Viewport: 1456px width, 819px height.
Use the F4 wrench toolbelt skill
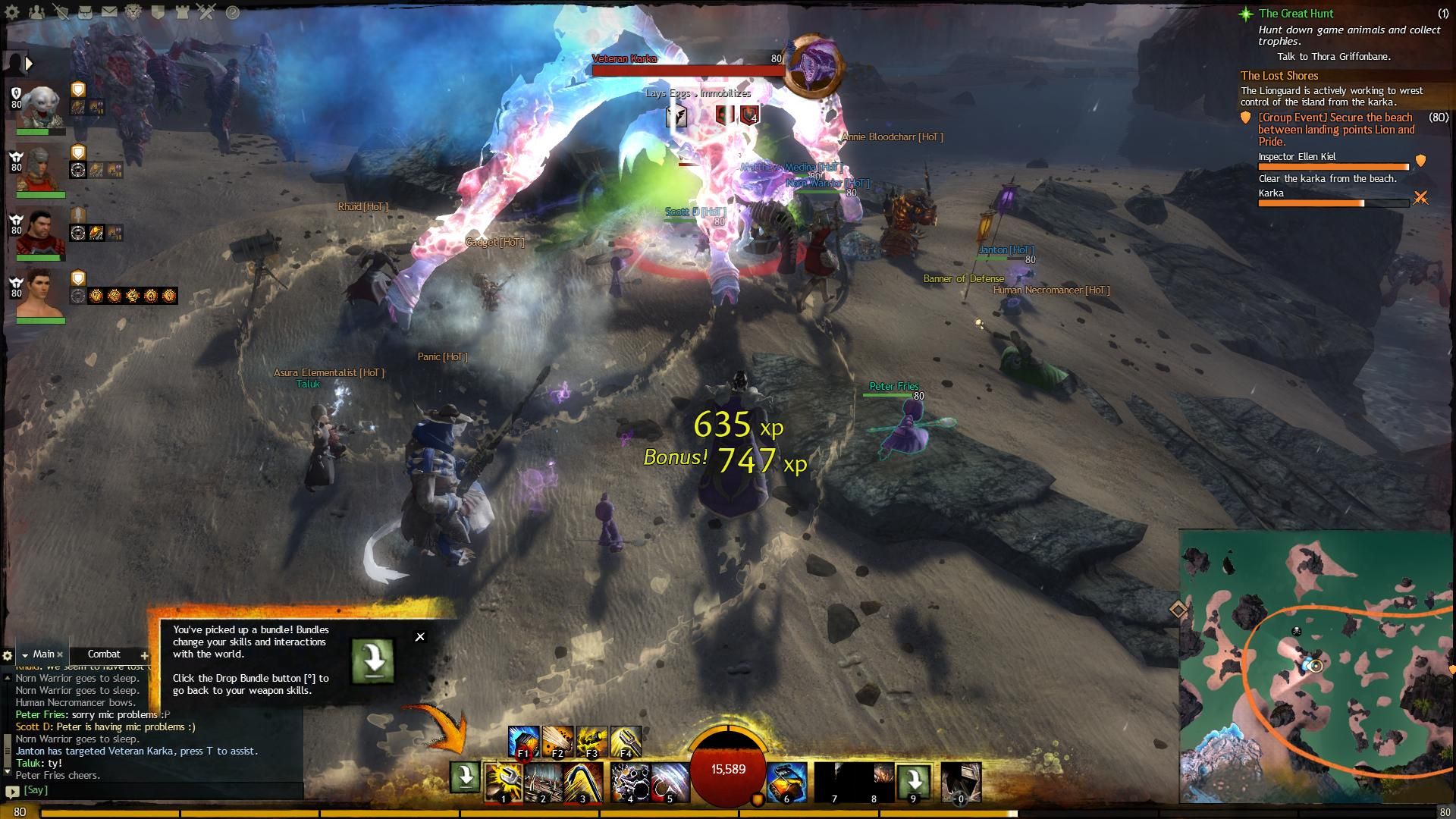[626, 742]
